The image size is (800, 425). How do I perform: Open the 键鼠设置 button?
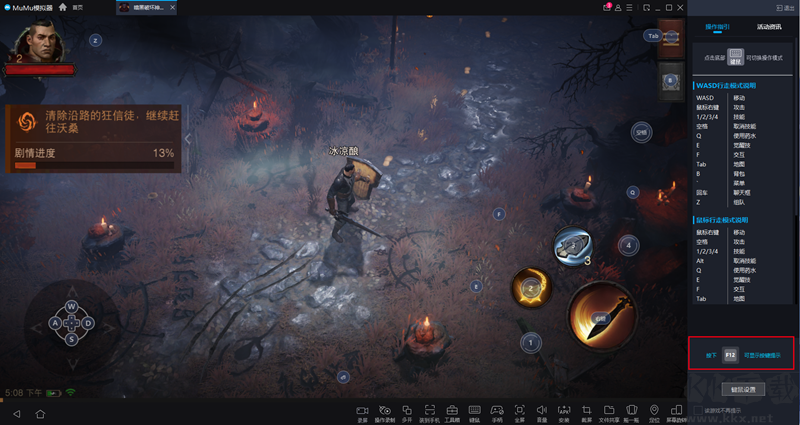[742, 388]
